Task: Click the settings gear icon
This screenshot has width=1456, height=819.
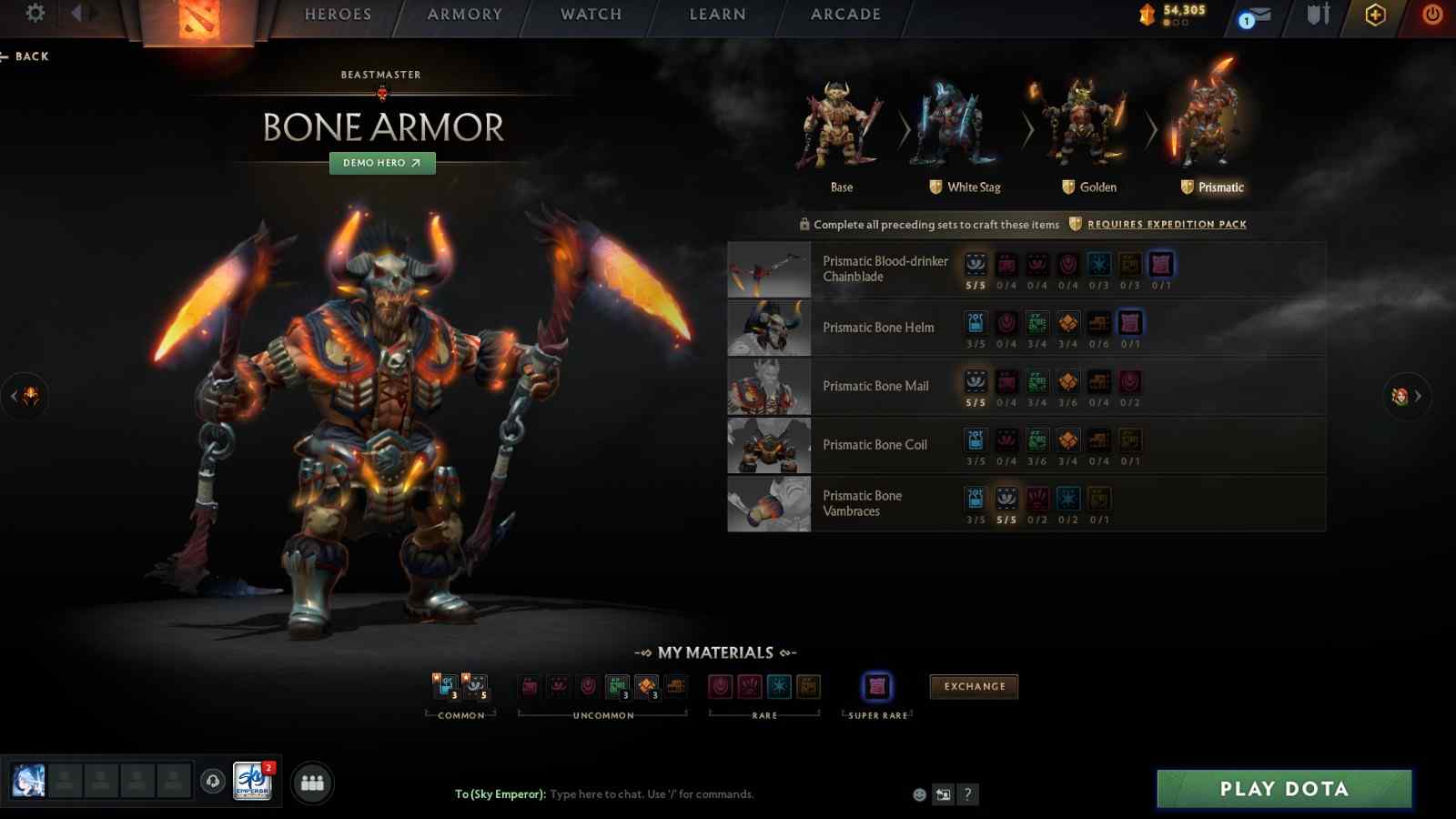Action: (x=34, y=15)
